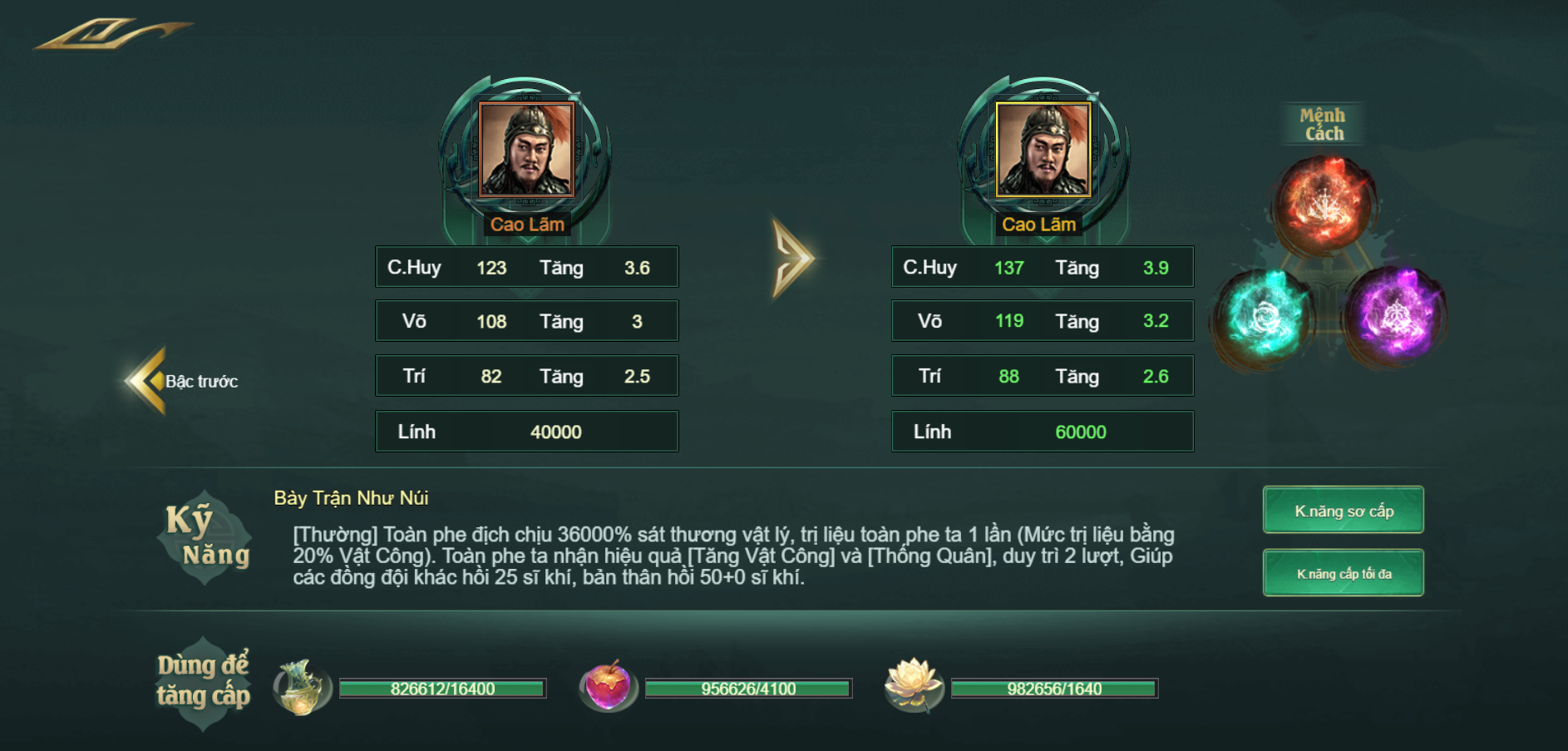The image size is (1568, 751).
Task: Choose the purple Mệnh Cách orb
Action: 1396,316
